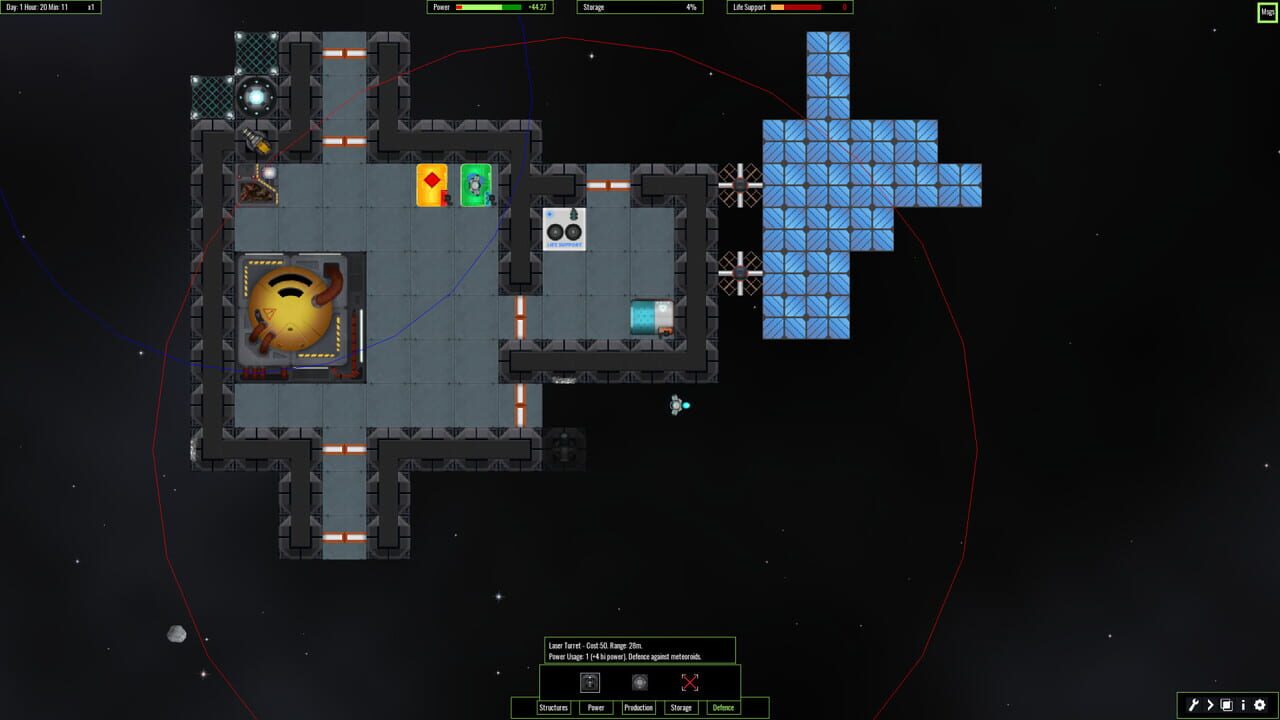Select the Laser Turret build icon
Viewport: 1280px width, 720px height.
pos(588,682)
